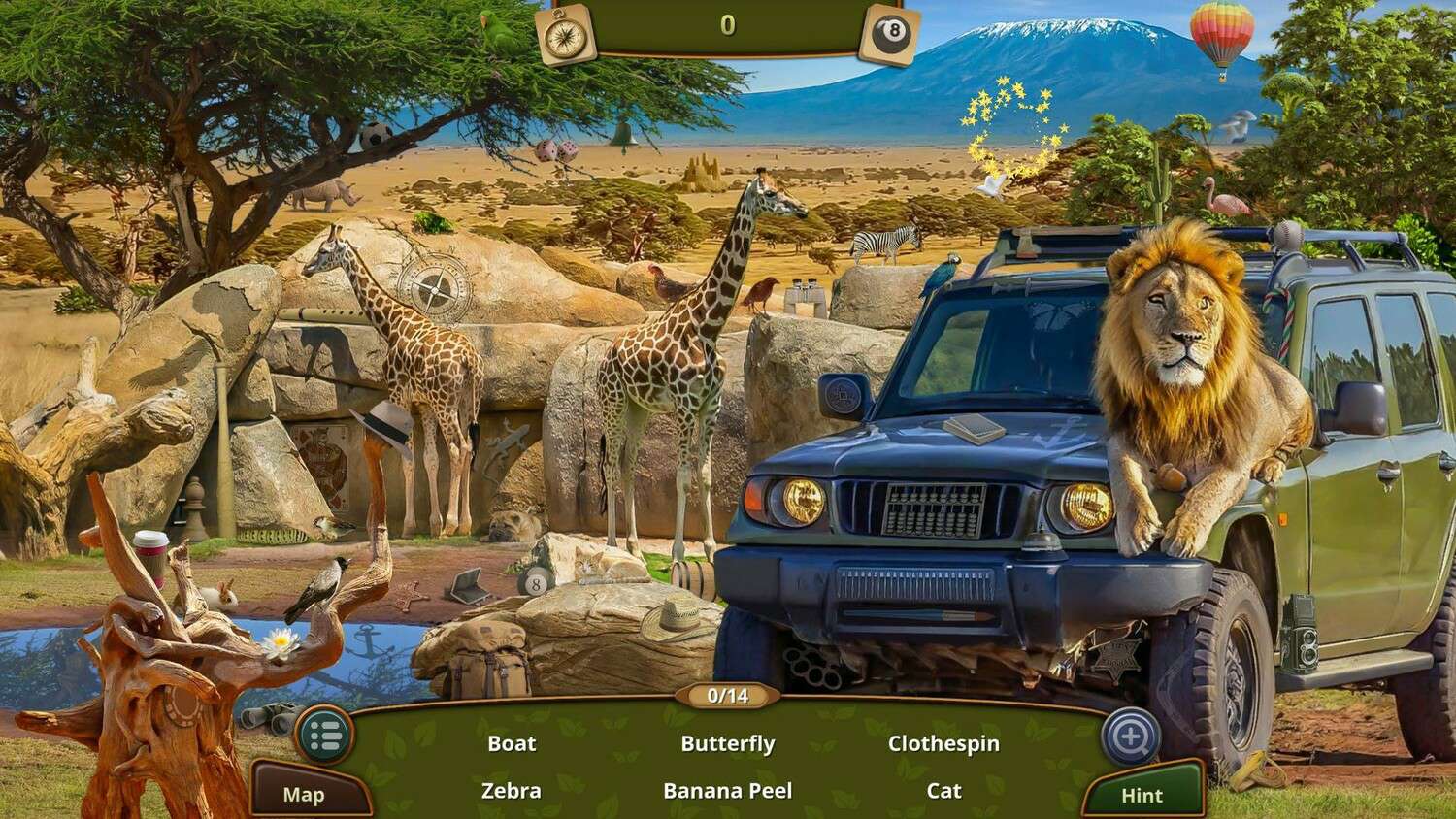The image size is (1456, 819).
Task: Choose Cat in the item list
Action: pos(943,791)
